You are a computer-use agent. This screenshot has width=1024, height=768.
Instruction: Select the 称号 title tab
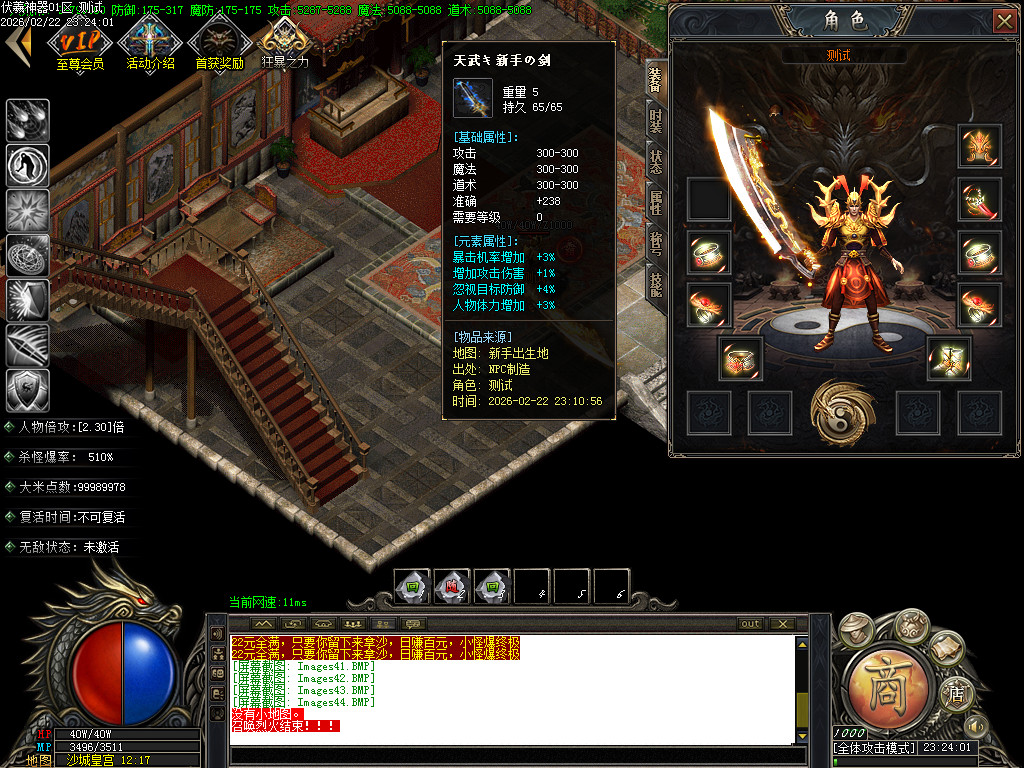pyautogui.click(x=655, y=244)
